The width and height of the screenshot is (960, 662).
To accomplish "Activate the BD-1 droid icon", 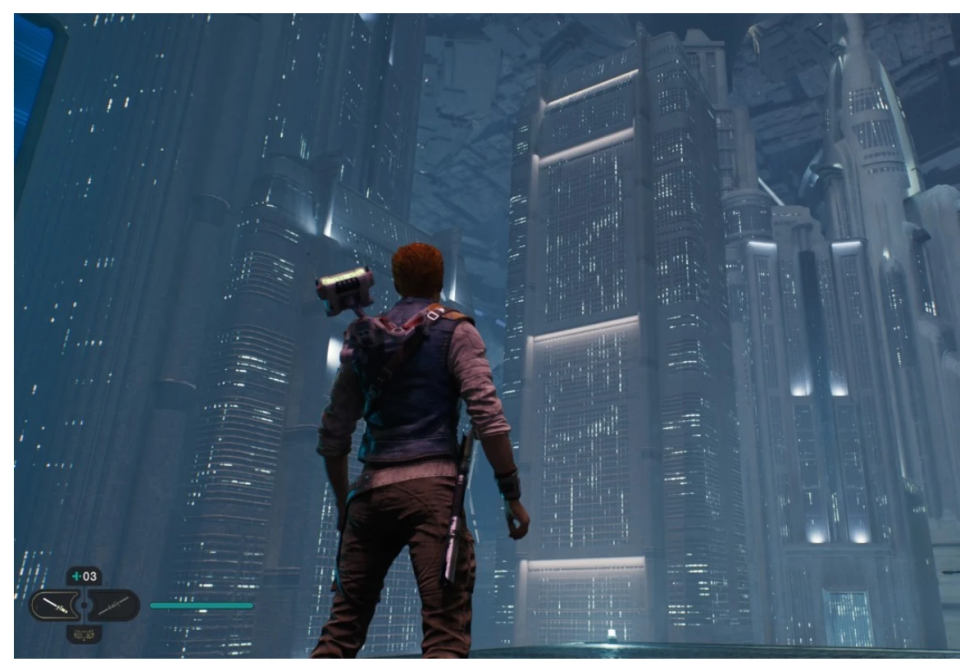I will tap(84, 633).
